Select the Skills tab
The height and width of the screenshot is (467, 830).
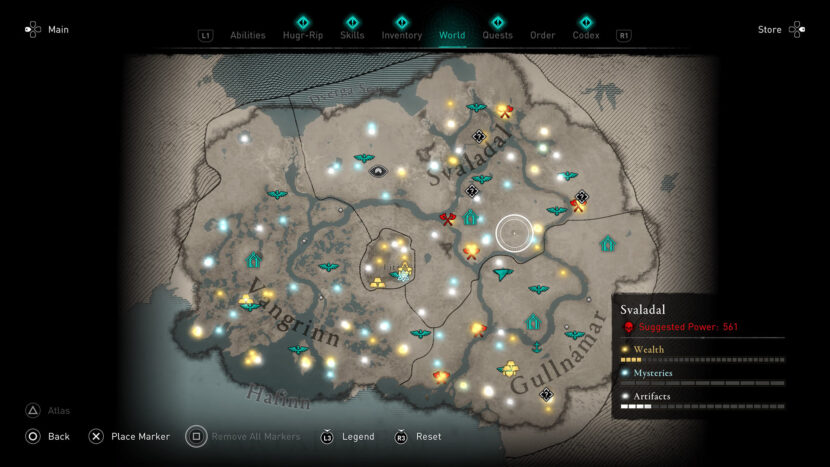coord(352,35)
